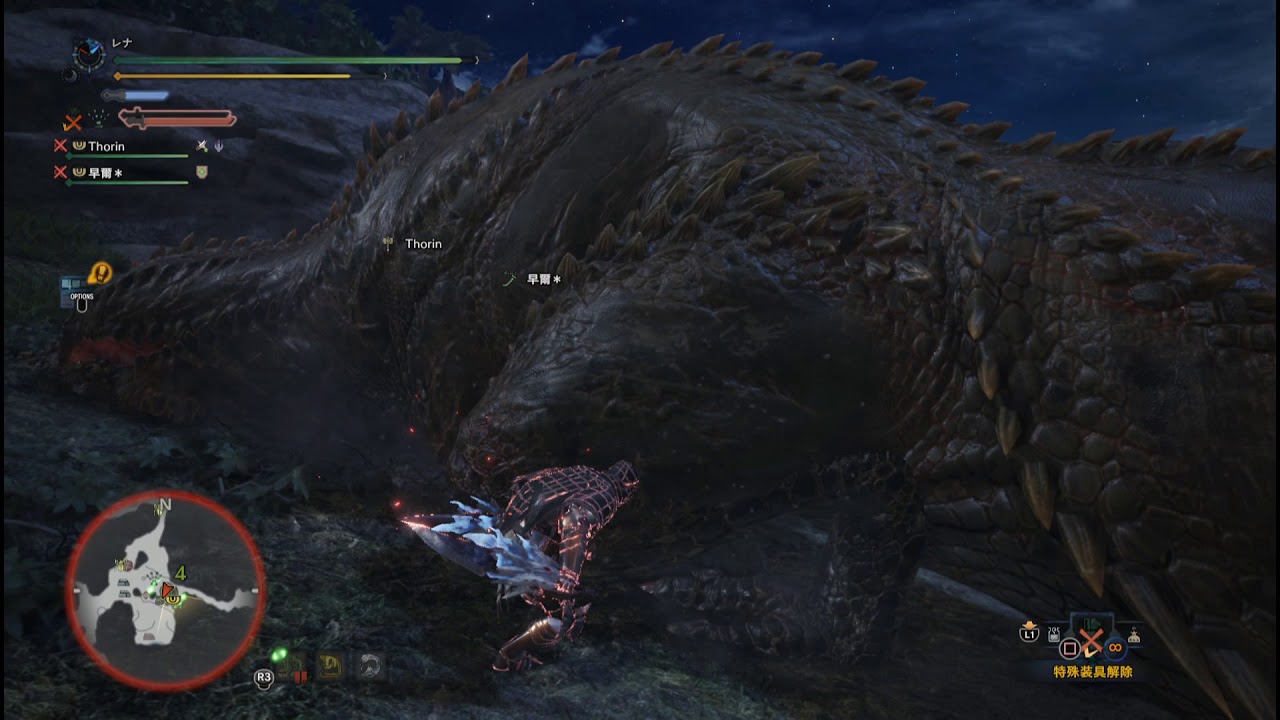Viewport: 1280px width, 720px height.
Task: Click the infinity ammo slot icon
Action: (x=1115, y=647)
